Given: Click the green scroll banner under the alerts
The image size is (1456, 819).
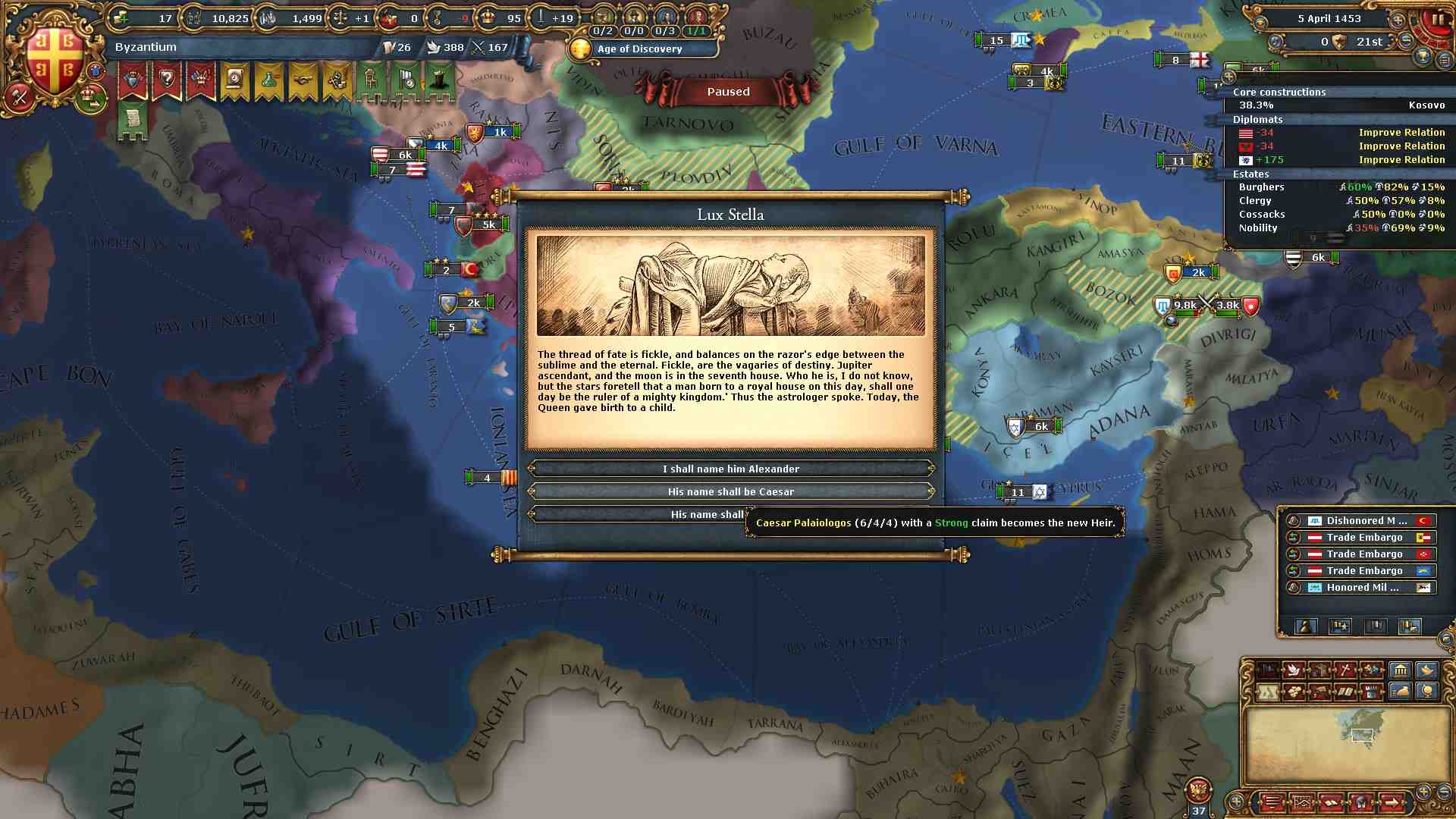Looking at the screenshot, I should (132, 121).
